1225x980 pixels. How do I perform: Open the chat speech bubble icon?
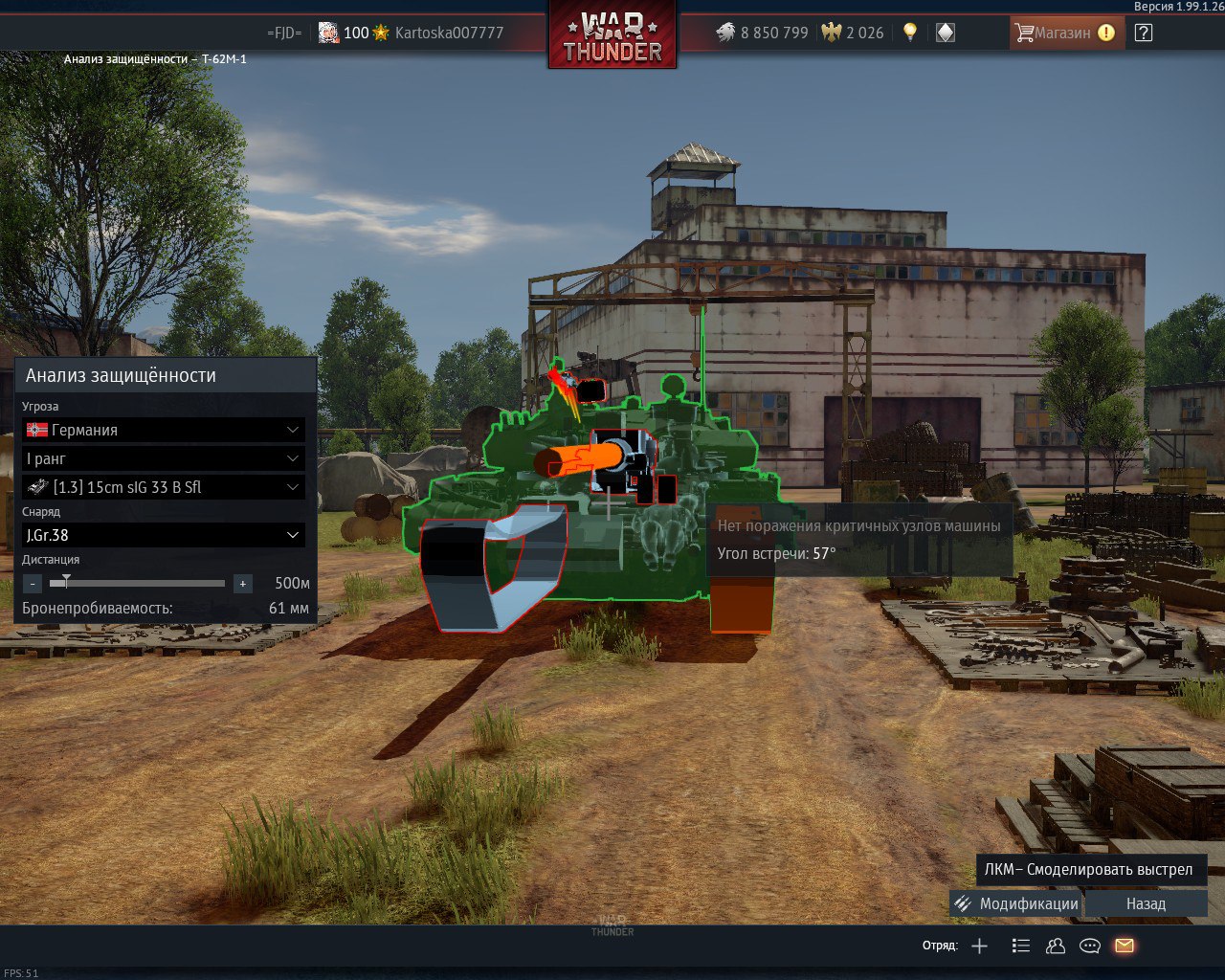pyautogui.click(x=1089, y=946)
